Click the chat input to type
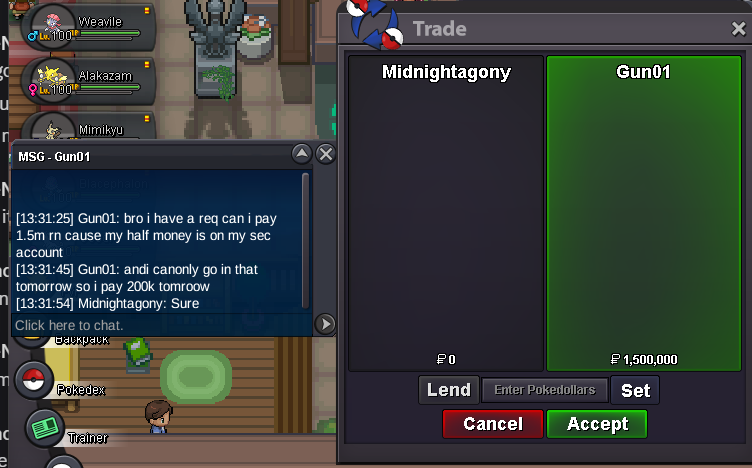The width and height of the screenshot is (752, 468). (160, 325)
